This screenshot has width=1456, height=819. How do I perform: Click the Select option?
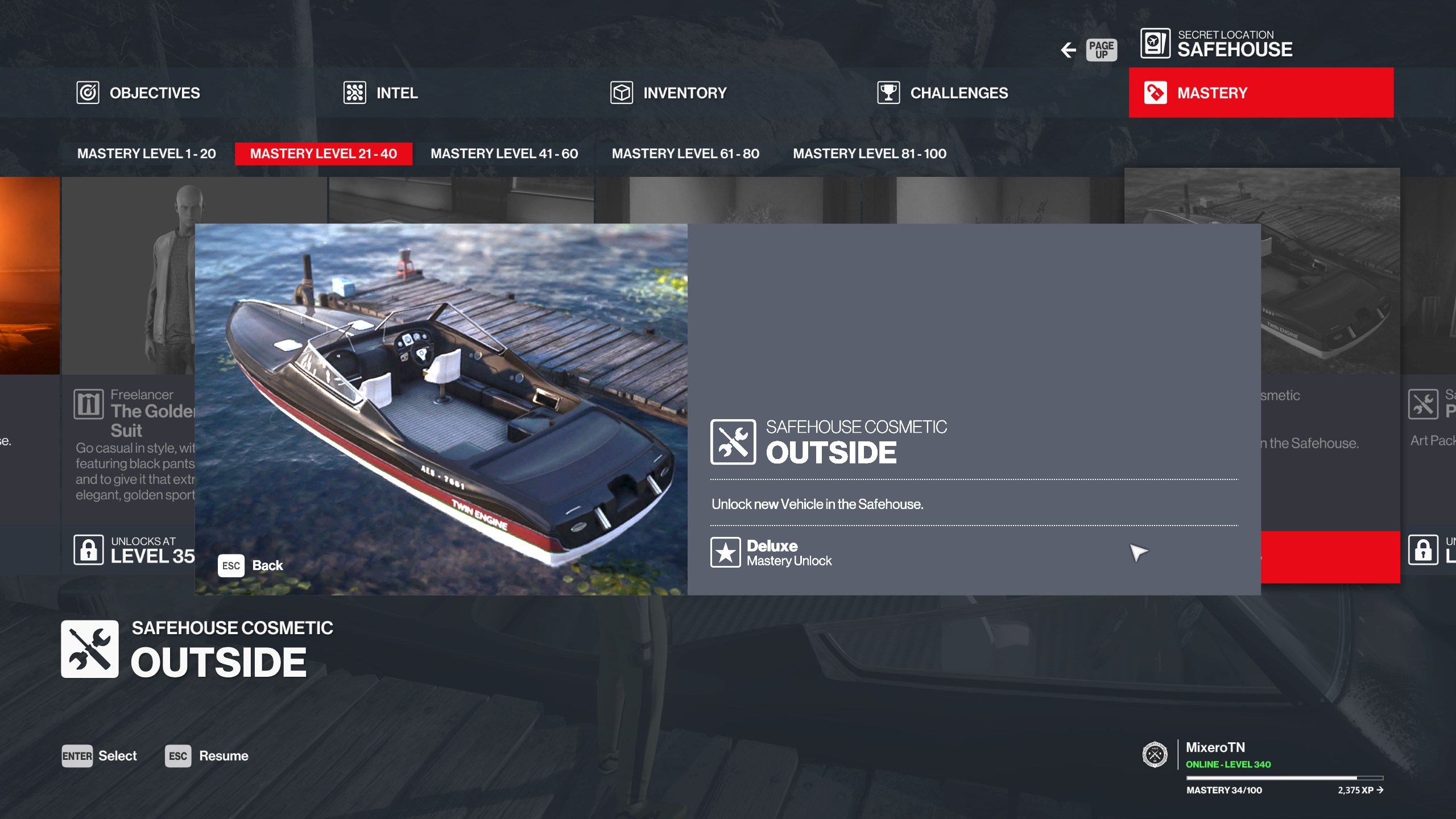tap(100, 756)
